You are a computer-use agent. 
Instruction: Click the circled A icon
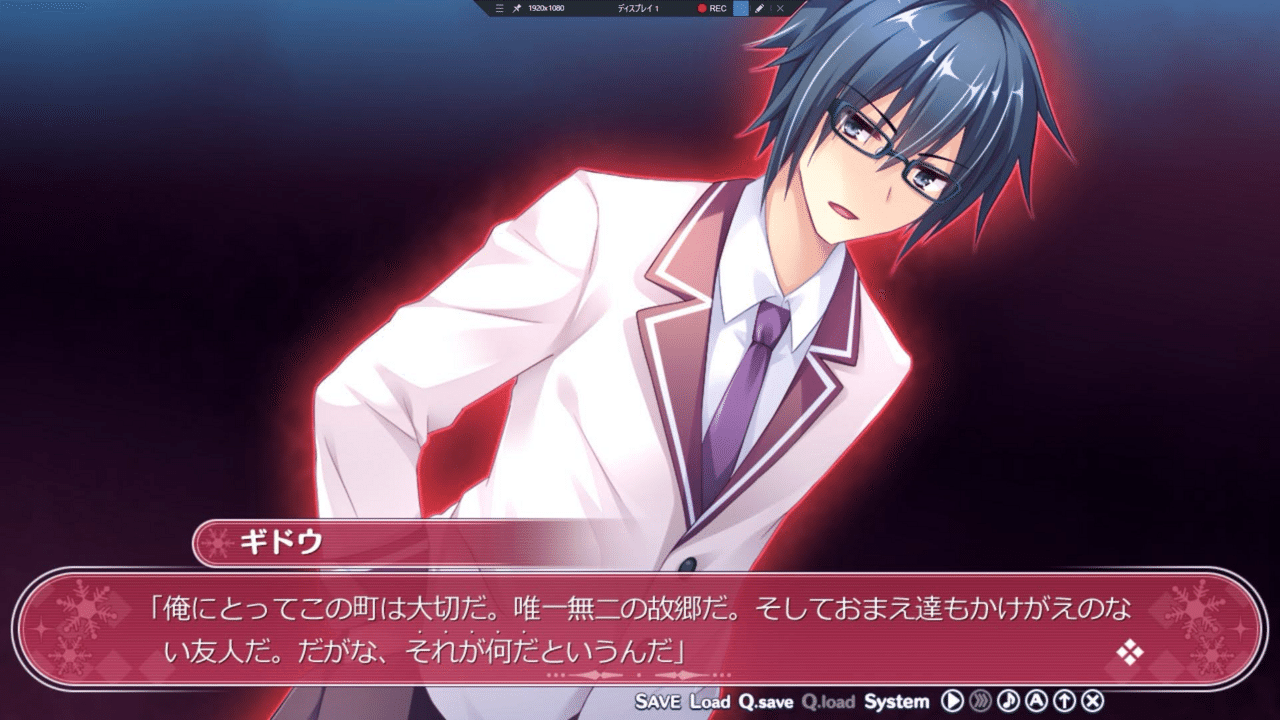click(x=1038, y=701)
